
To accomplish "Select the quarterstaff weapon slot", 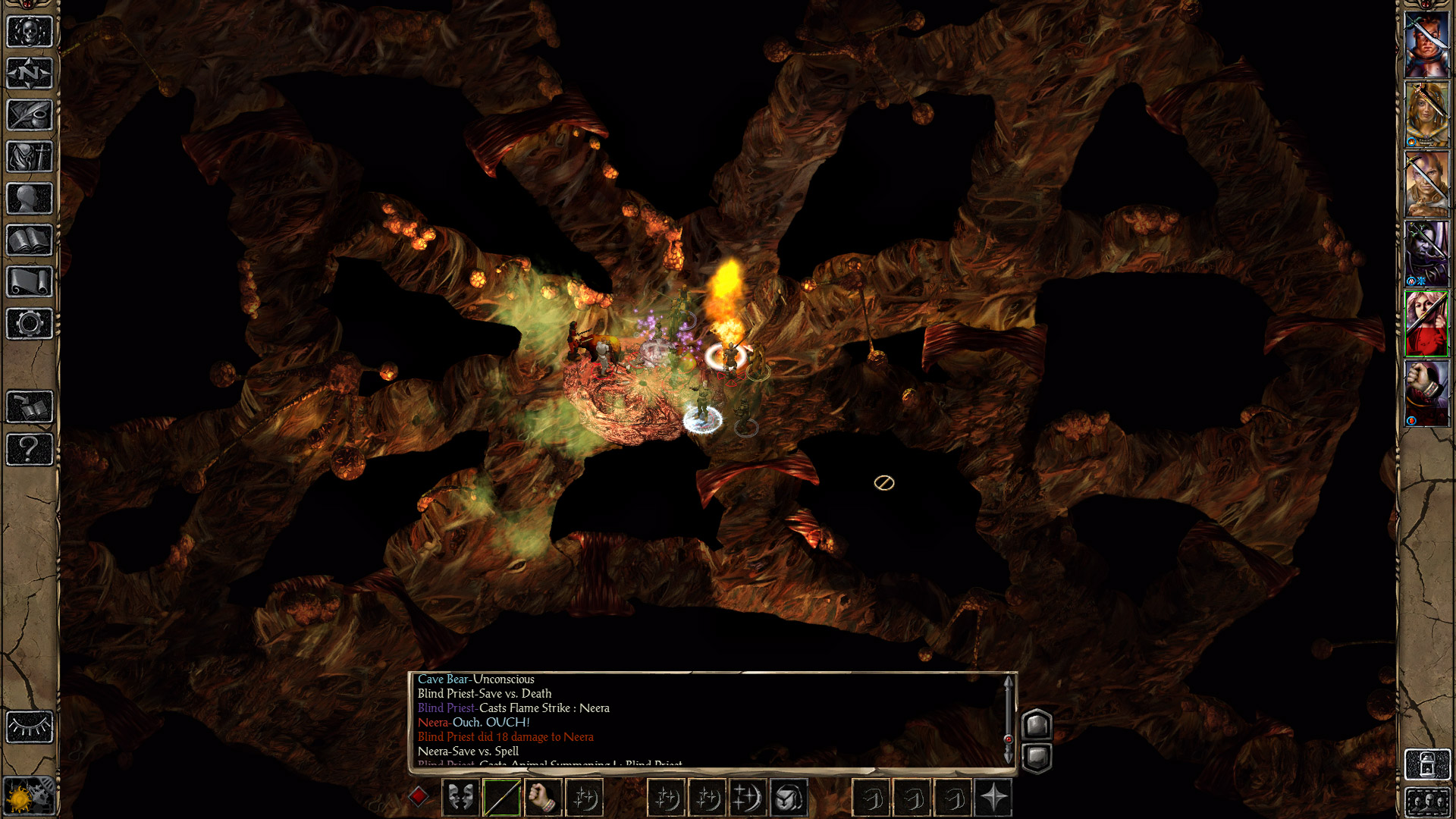I will [x=502, y=798].
